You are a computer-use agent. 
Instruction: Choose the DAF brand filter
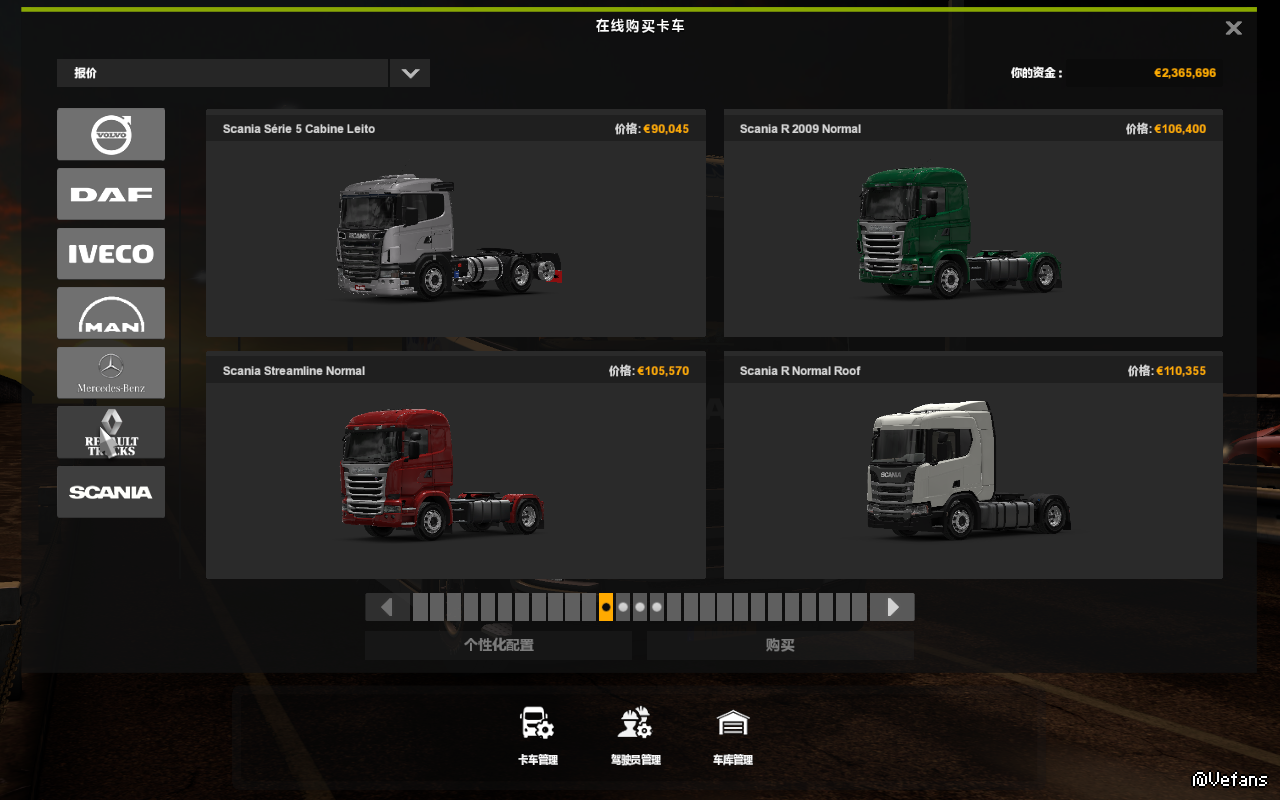point(111,194)
